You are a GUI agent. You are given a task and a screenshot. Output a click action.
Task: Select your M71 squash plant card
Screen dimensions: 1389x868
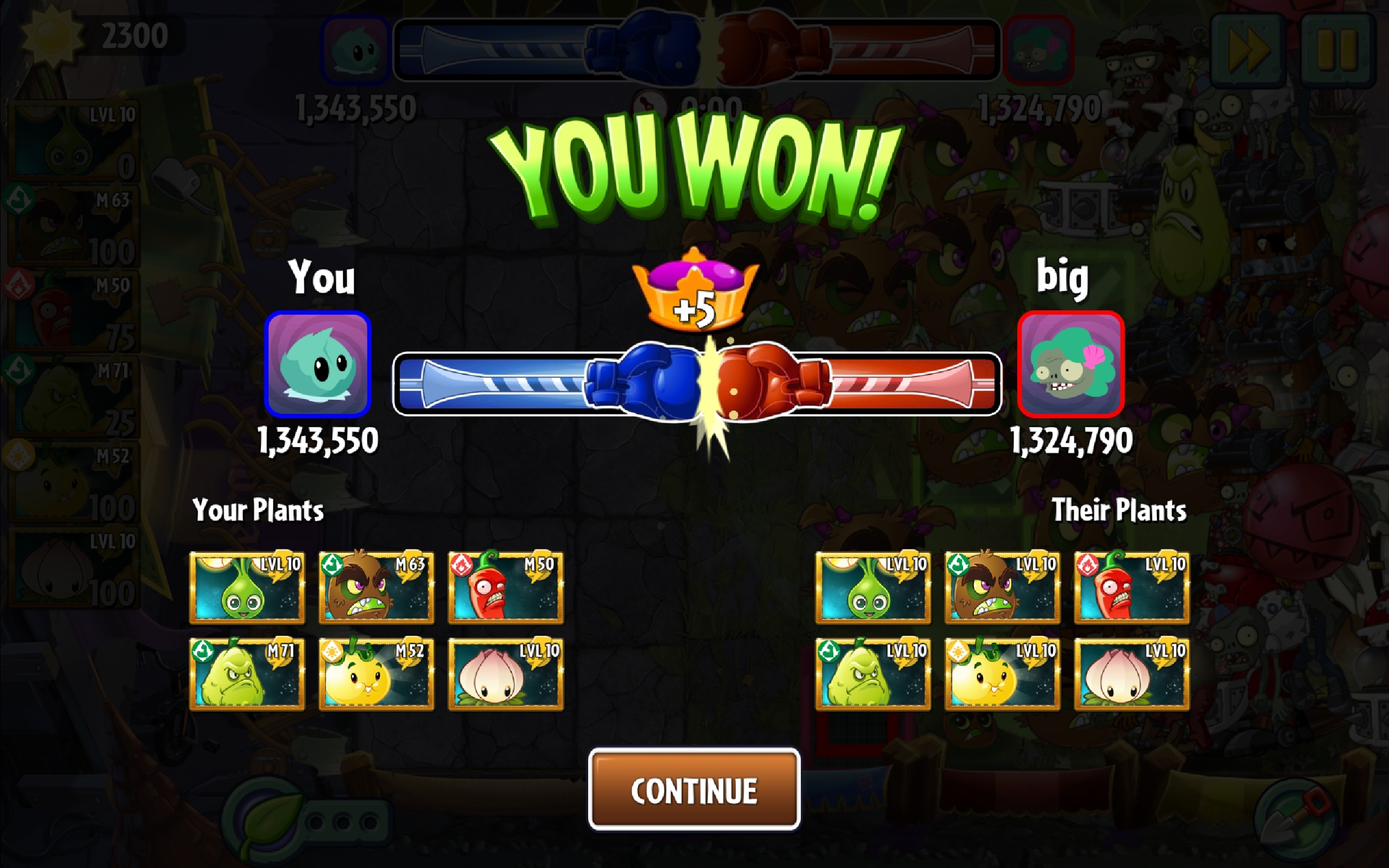pyautogui.click(x=247, y=674)
